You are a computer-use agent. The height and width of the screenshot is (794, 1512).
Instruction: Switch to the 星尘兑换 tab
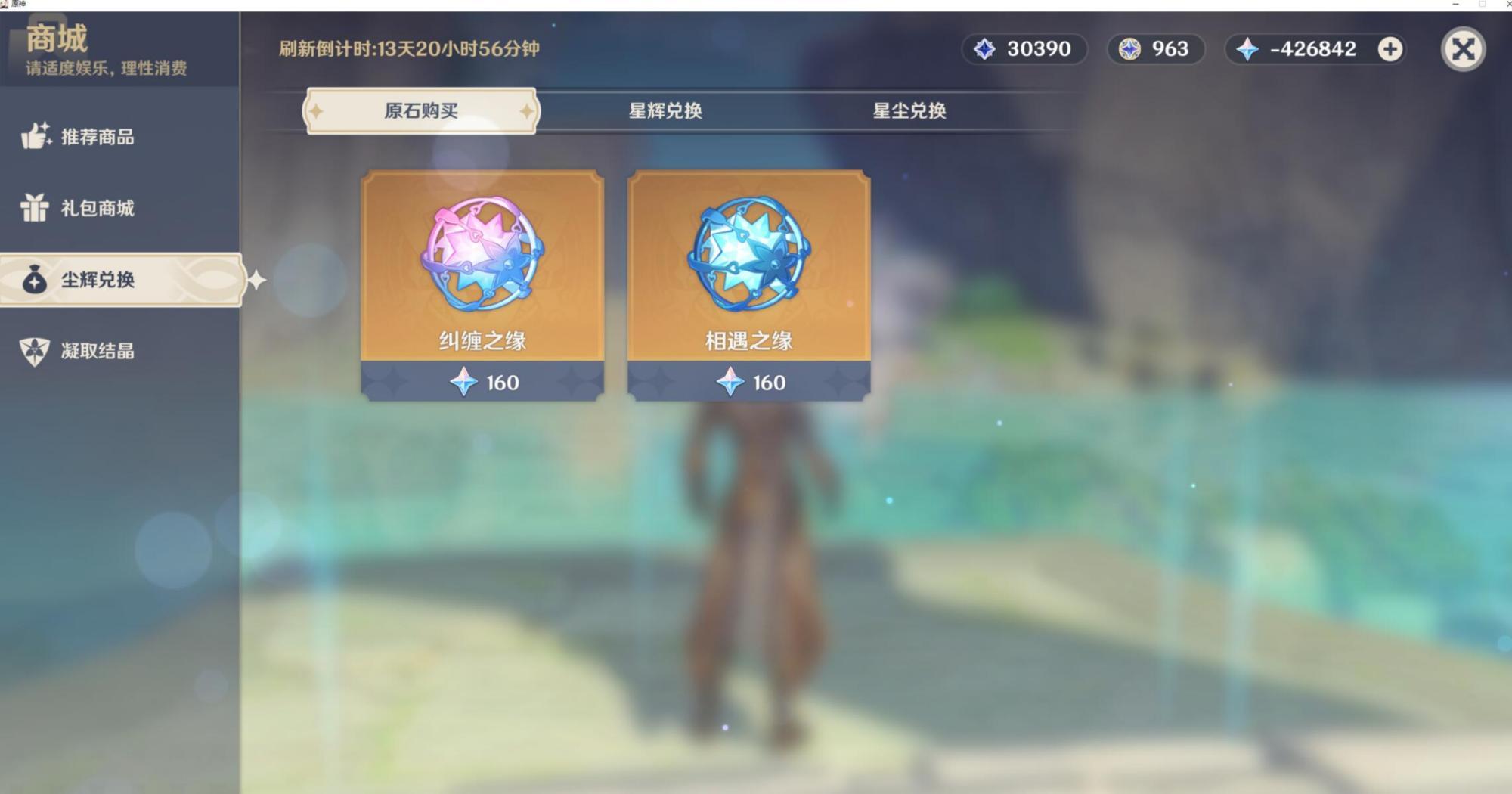tap(909, 111)
